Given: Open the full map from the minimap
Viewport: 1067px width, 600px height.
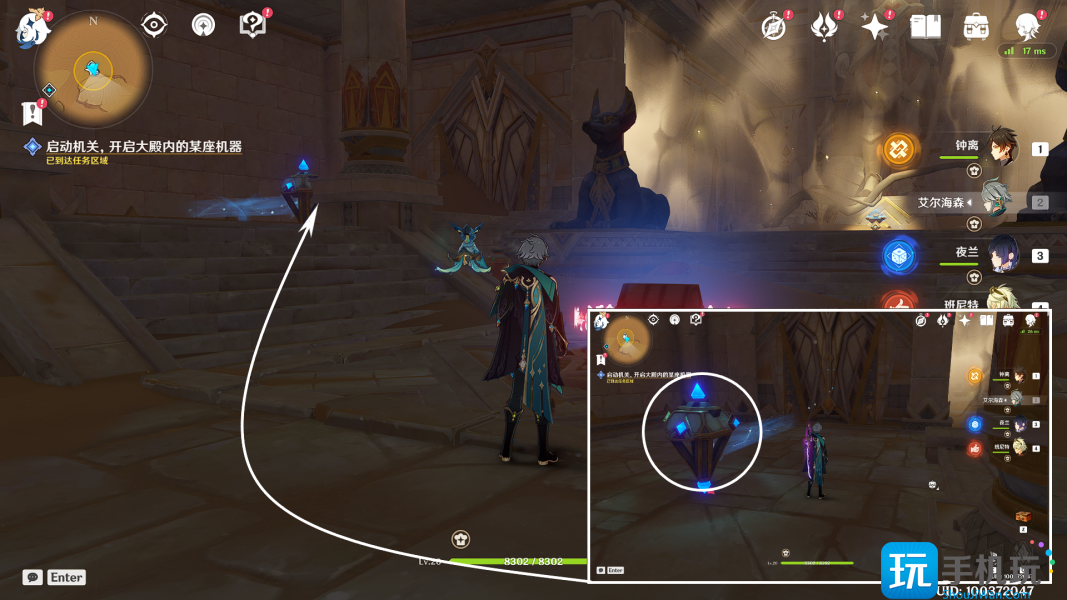Looking at the screenshot, I should coord(93,70).
